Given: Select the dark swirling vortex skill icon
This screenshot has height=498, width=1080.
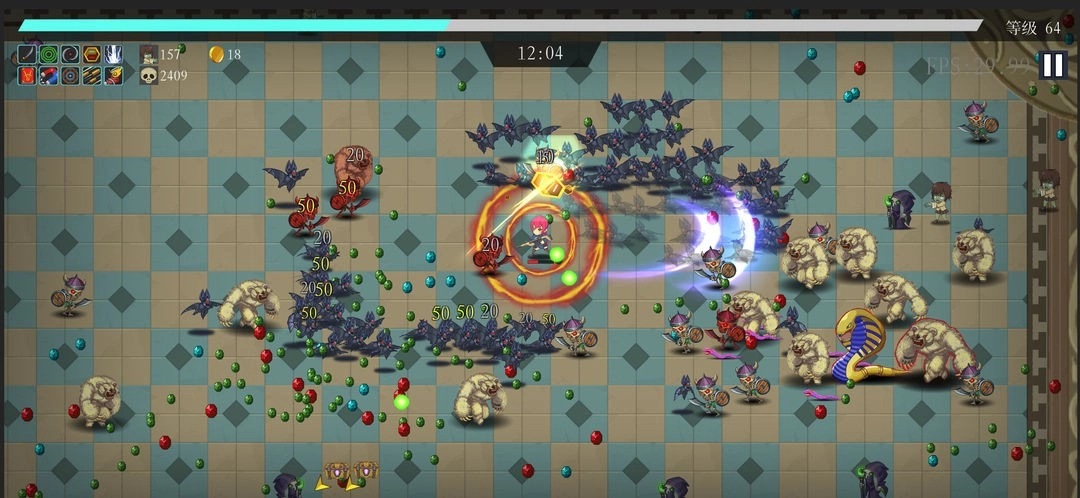Looking at the screenshot, I should pos(70,54).
